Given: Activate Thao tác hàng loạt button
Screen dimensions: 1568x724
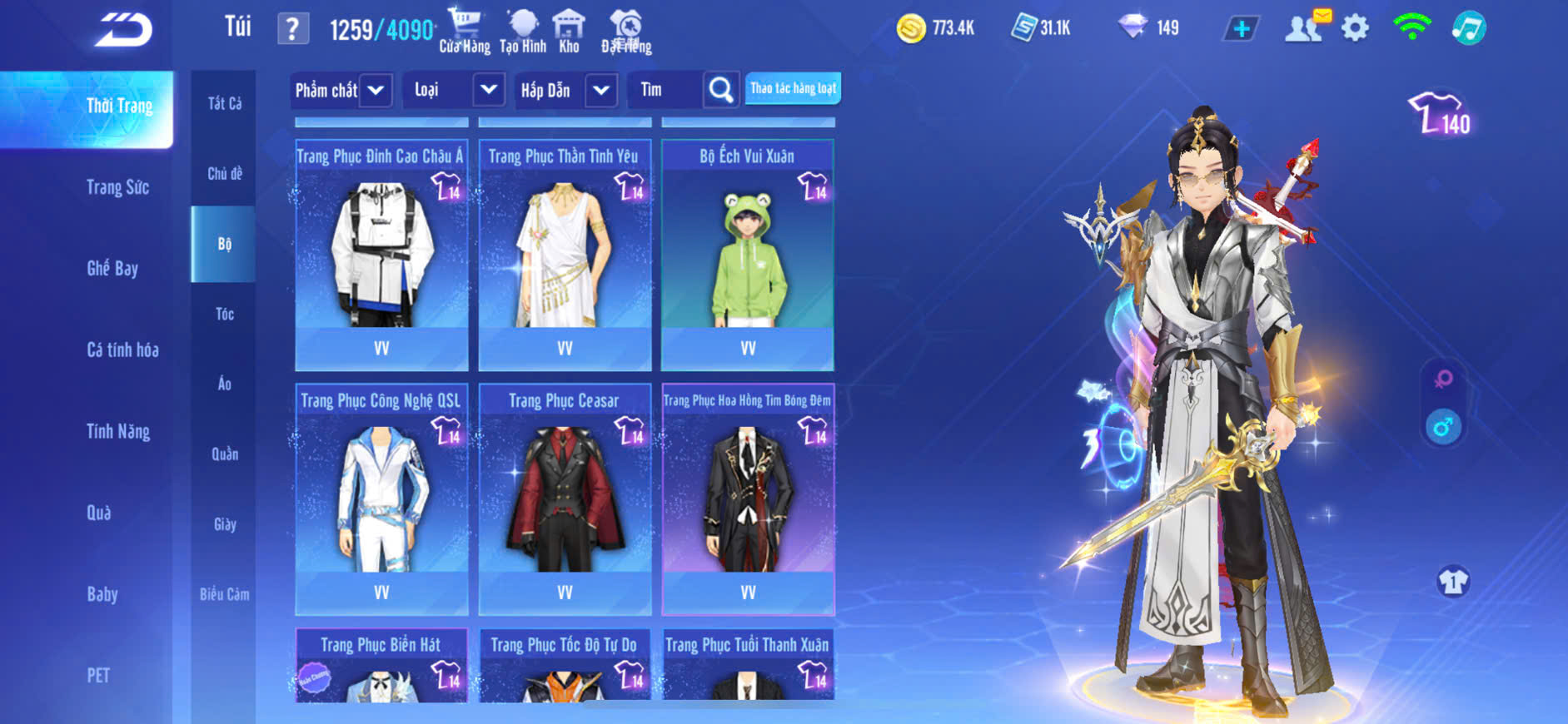Looking at the screenshot, I should click(x=793, y=88).
